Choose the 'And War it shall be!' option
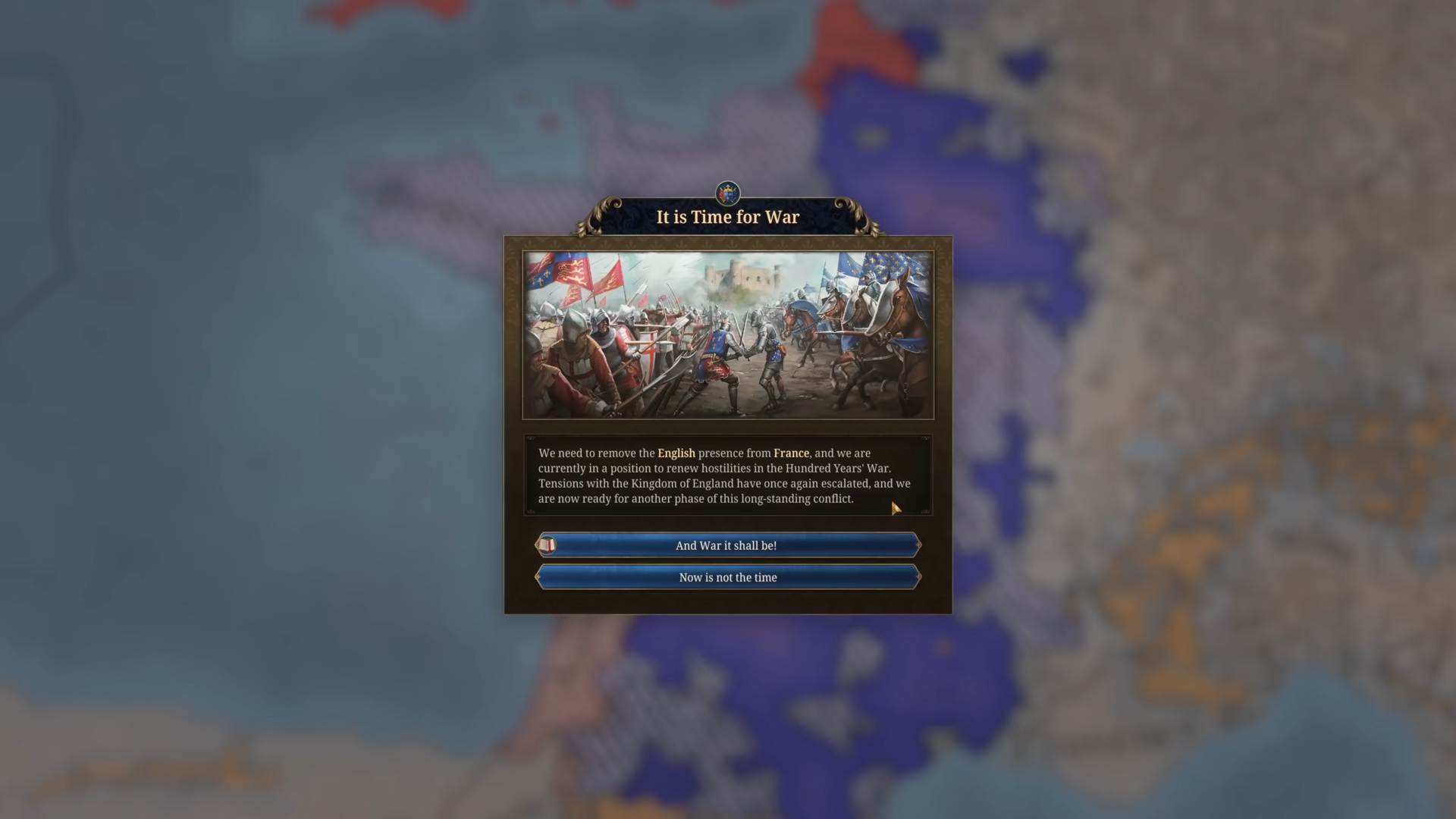 tap(727, 545)
